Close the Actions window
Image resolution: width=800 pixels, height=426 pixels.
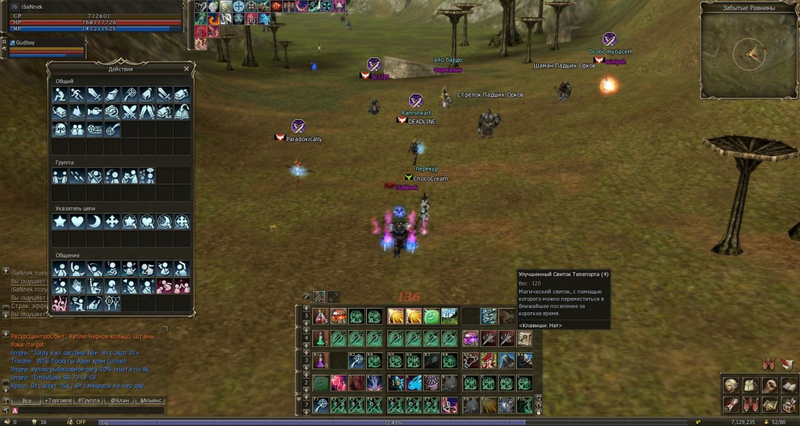point(188,68)
